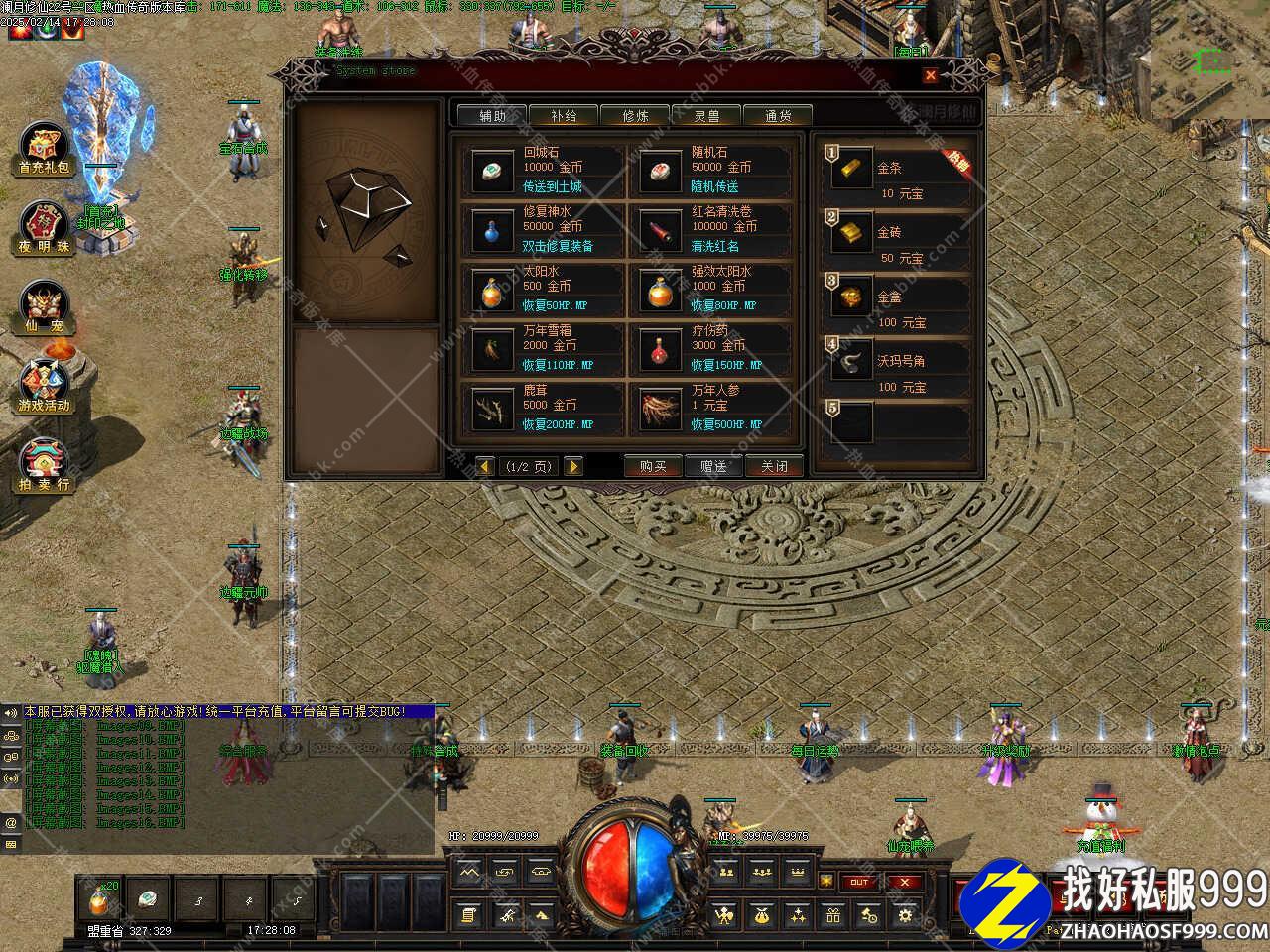The width and height of the screenshot is (1270, 952).
Task: Click the 赠送 gift button
Action: 713,466
